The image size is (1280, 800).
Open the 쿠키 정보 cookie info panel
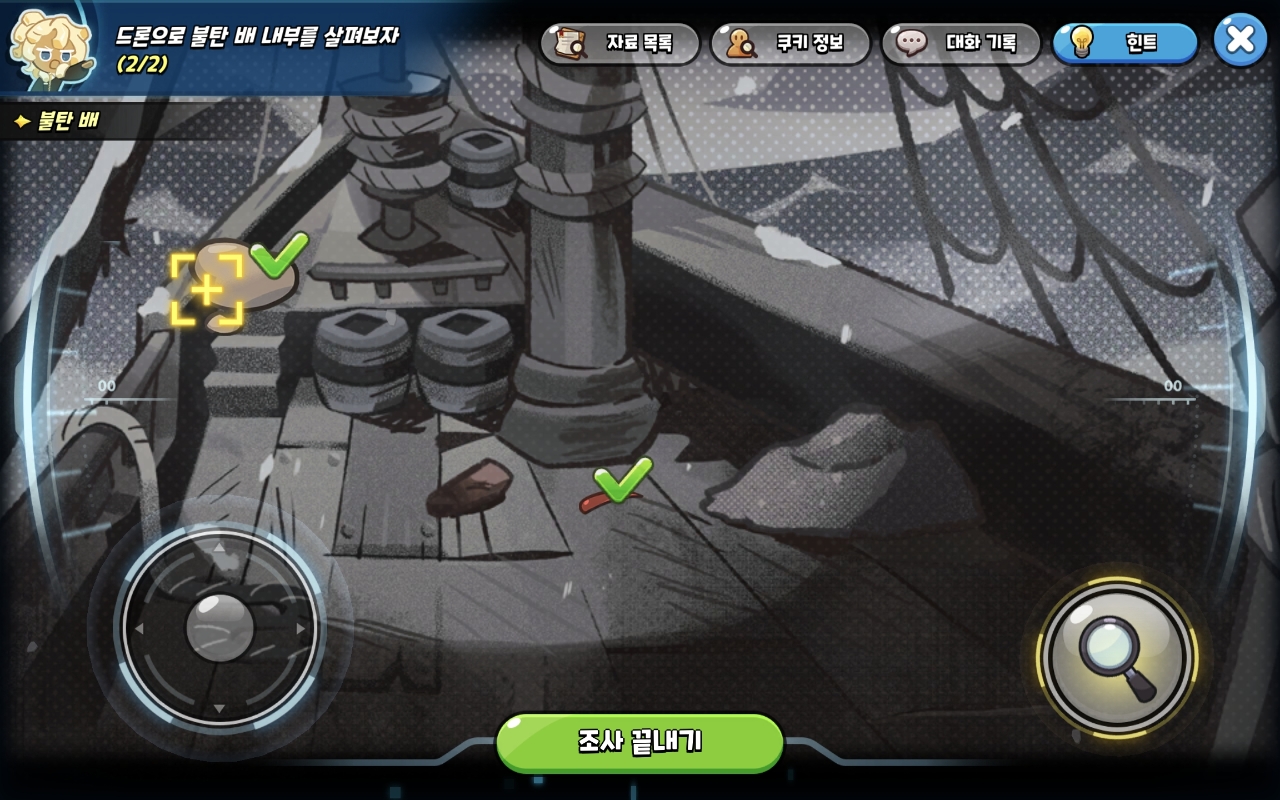coord(790,43)
